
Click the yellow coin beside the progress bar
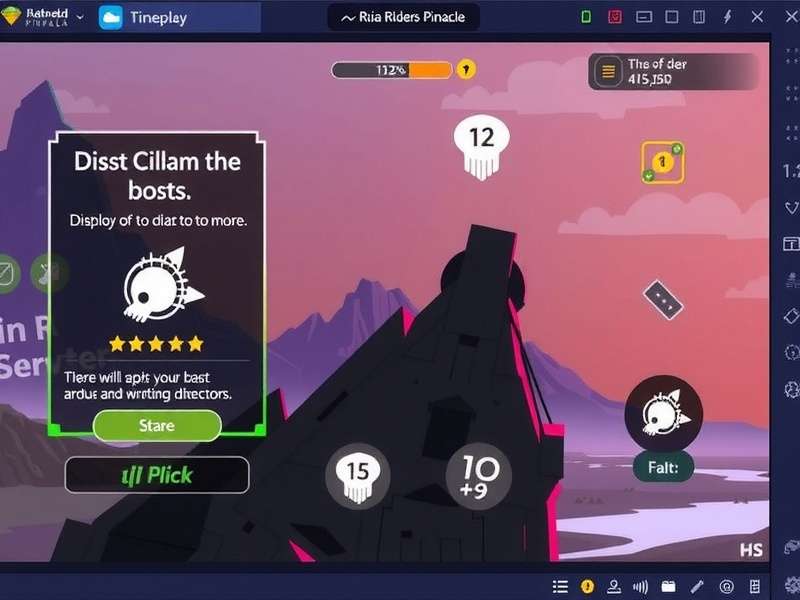pyautogui.click(x=466, y=70)
